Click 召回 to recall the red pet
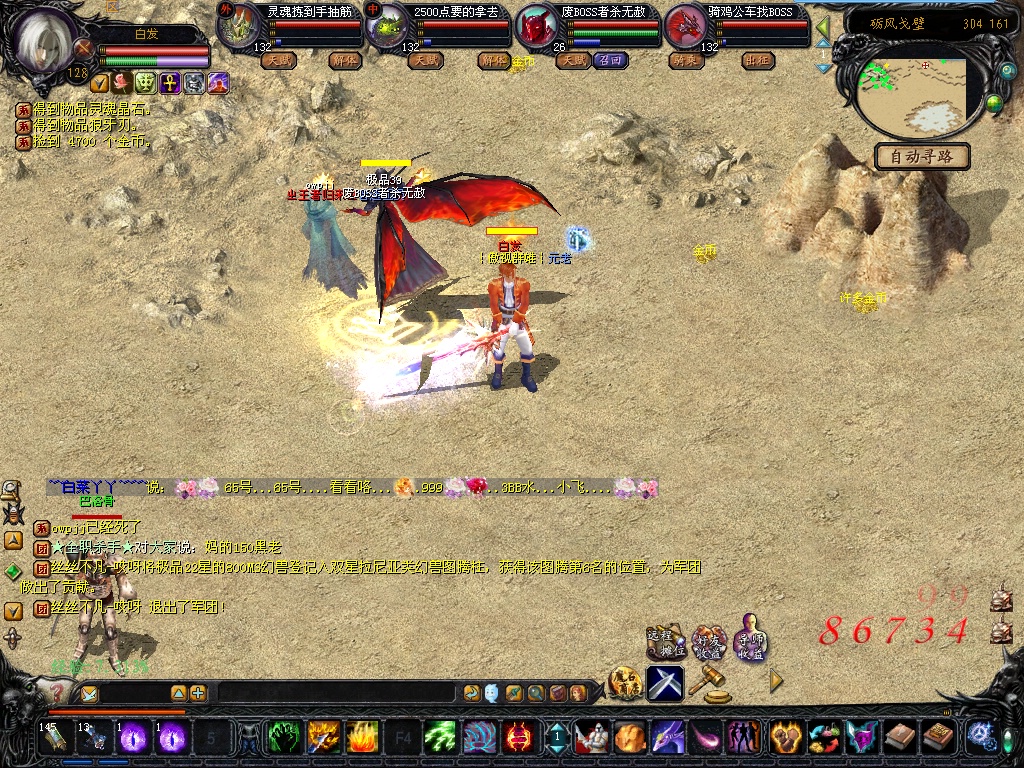The image size is (1024, 768). tap(608, 60)
